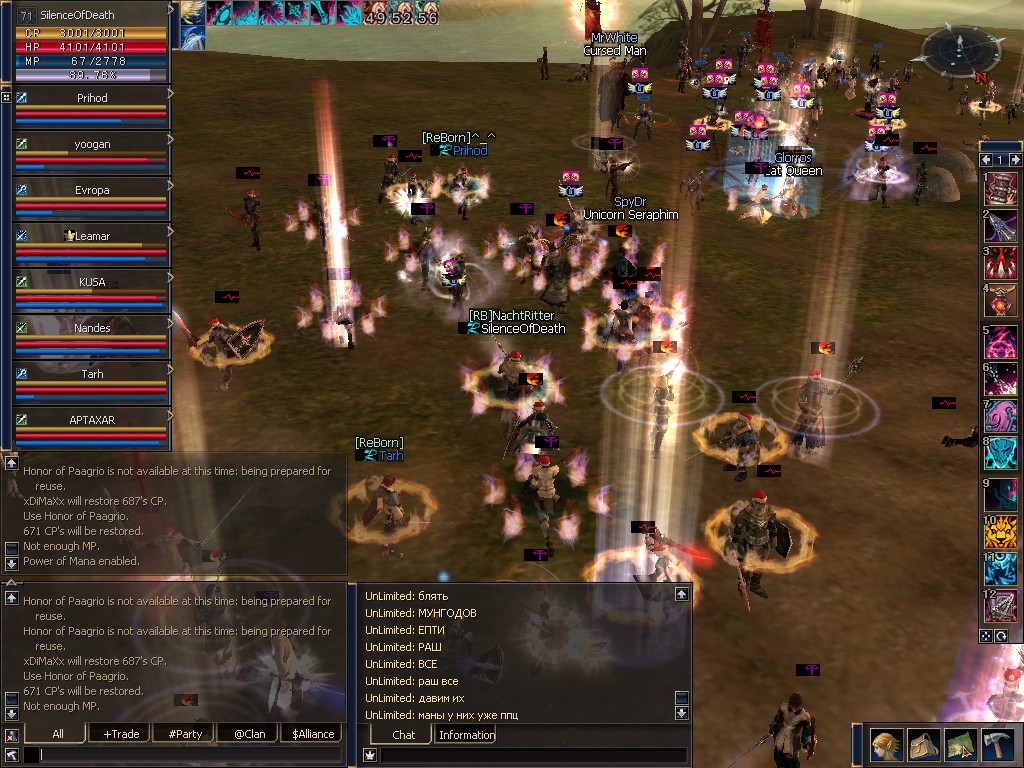Viewport: 1024px width, 768px height.
Task: Select the @Clan chat tab
Action: [x=248, y=734]
